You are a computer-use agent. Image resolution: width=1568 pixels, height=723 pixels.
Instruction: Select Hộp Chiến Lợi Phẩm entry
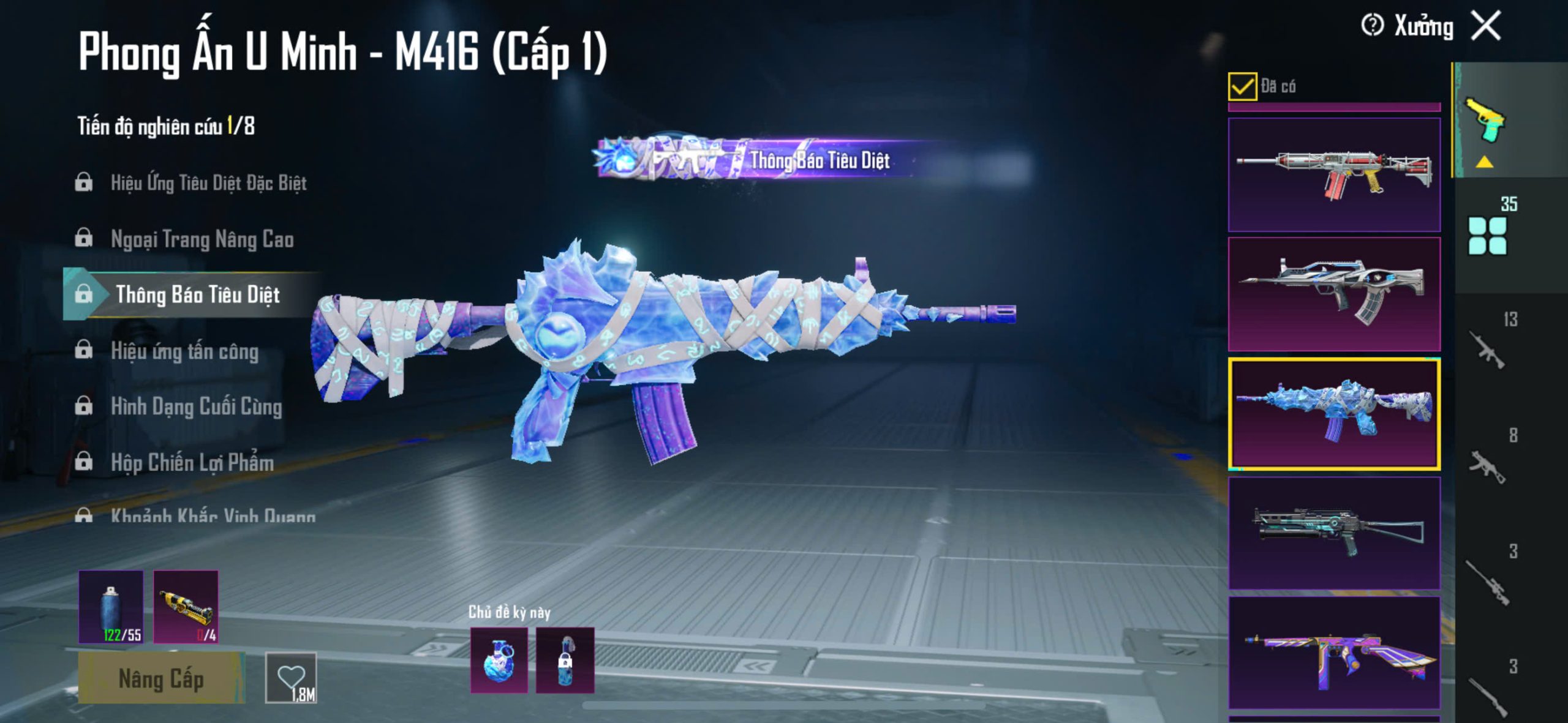(x=192, y=462)
